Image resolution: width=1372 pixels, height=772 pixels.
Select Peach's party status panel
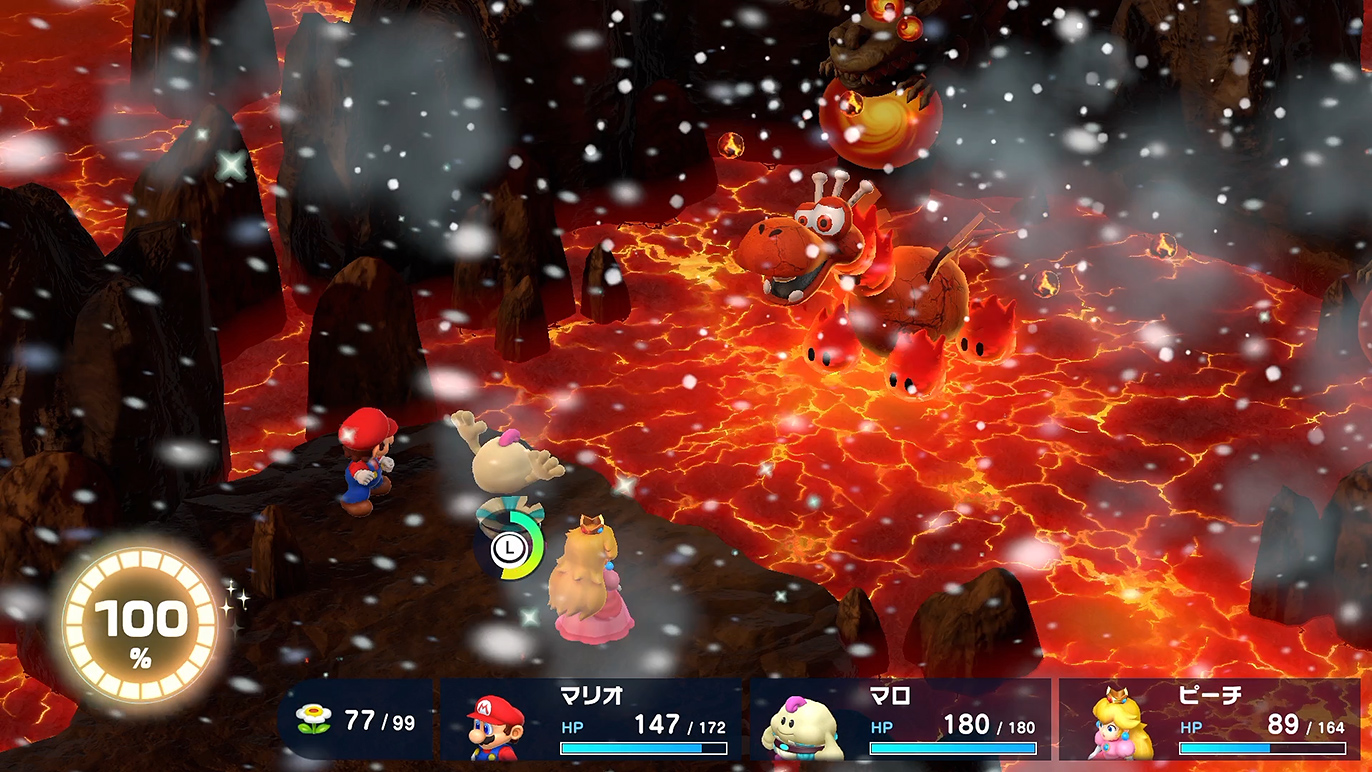[1210, 720]
